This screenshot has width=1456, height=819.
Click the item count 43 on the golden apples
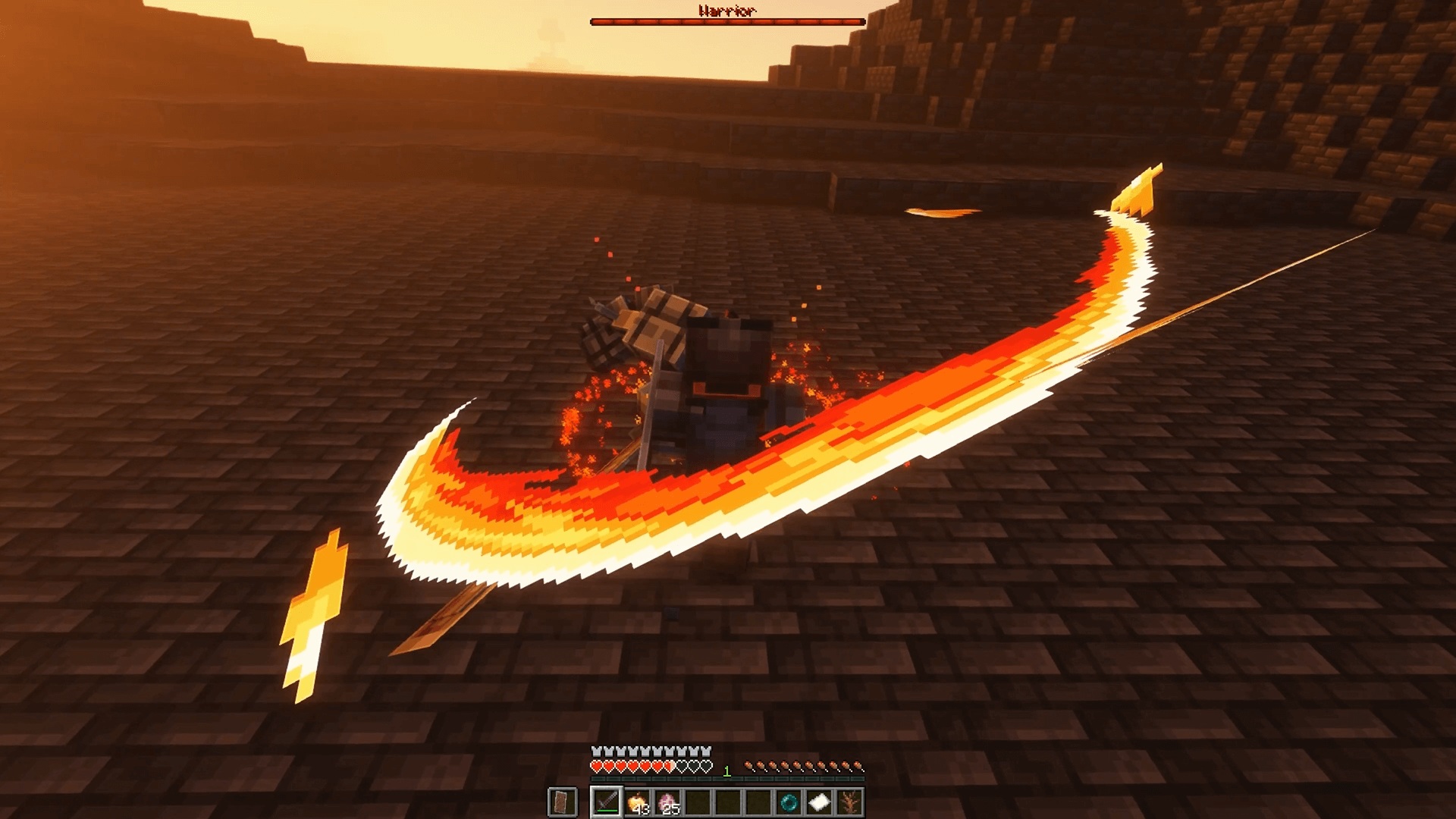641,808
